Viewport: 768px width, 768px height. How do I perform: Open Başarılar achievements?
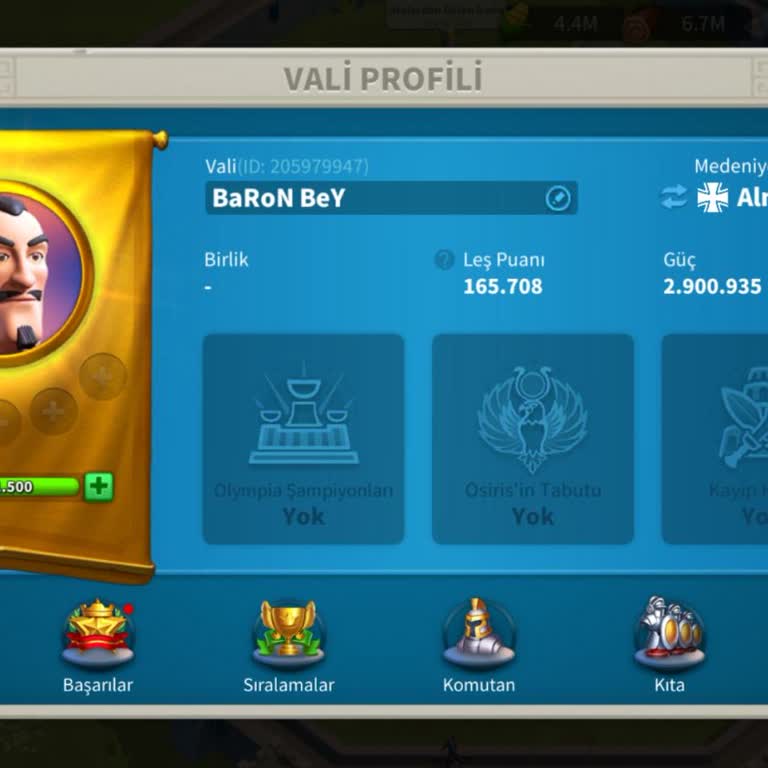[98, 637]
